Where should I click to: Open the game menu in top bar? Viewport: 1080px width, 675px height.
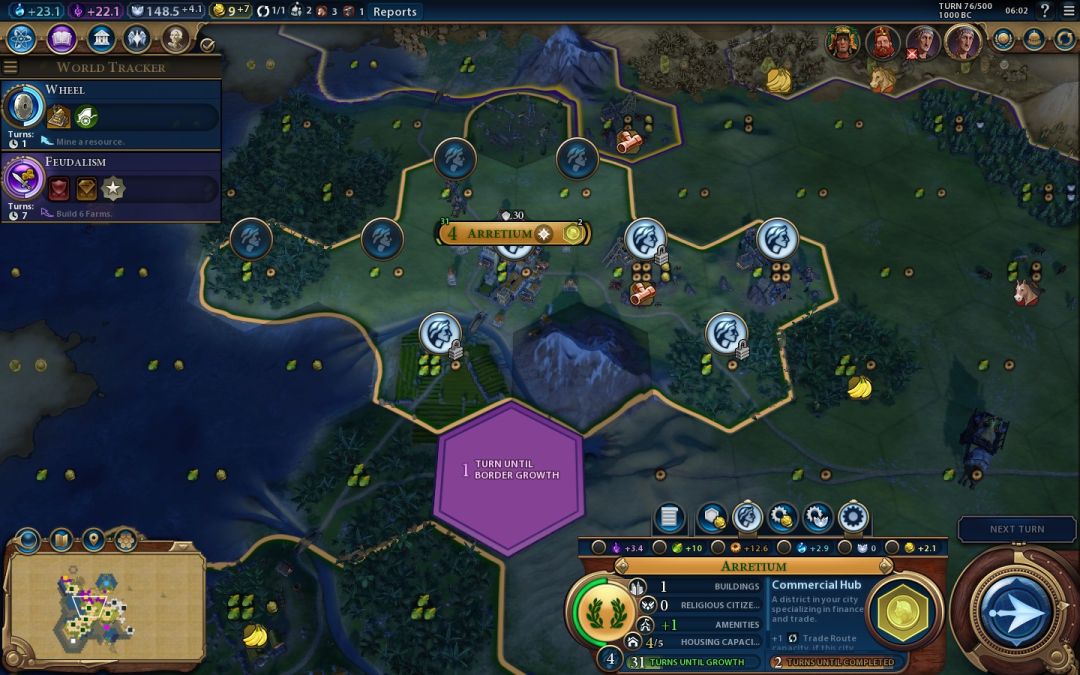coord(1068,11)
